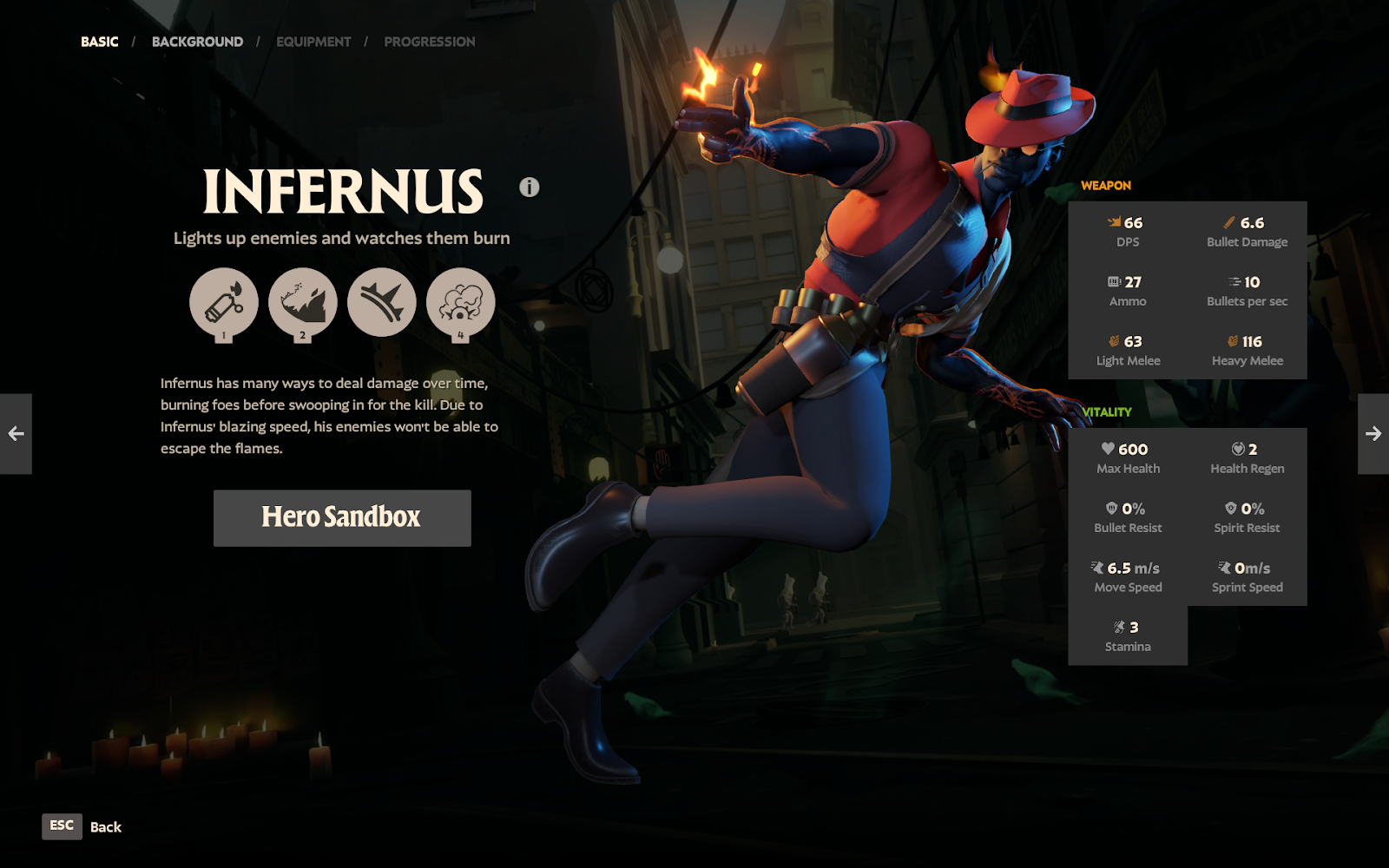Switch to the Basic tab

(x=100, y=42)
